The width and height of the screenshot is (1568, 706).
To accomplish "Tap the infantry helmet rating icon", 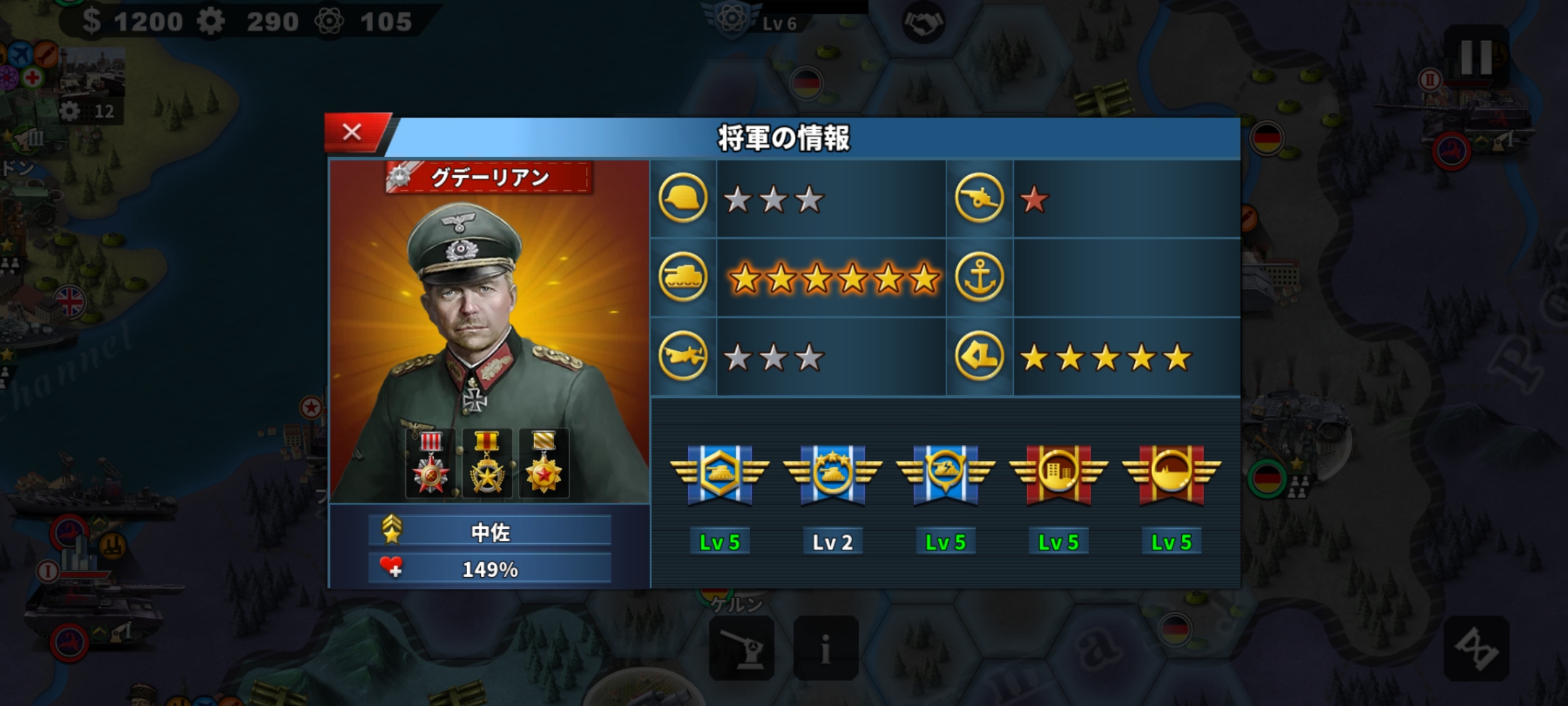I will [x=683, y=199].
